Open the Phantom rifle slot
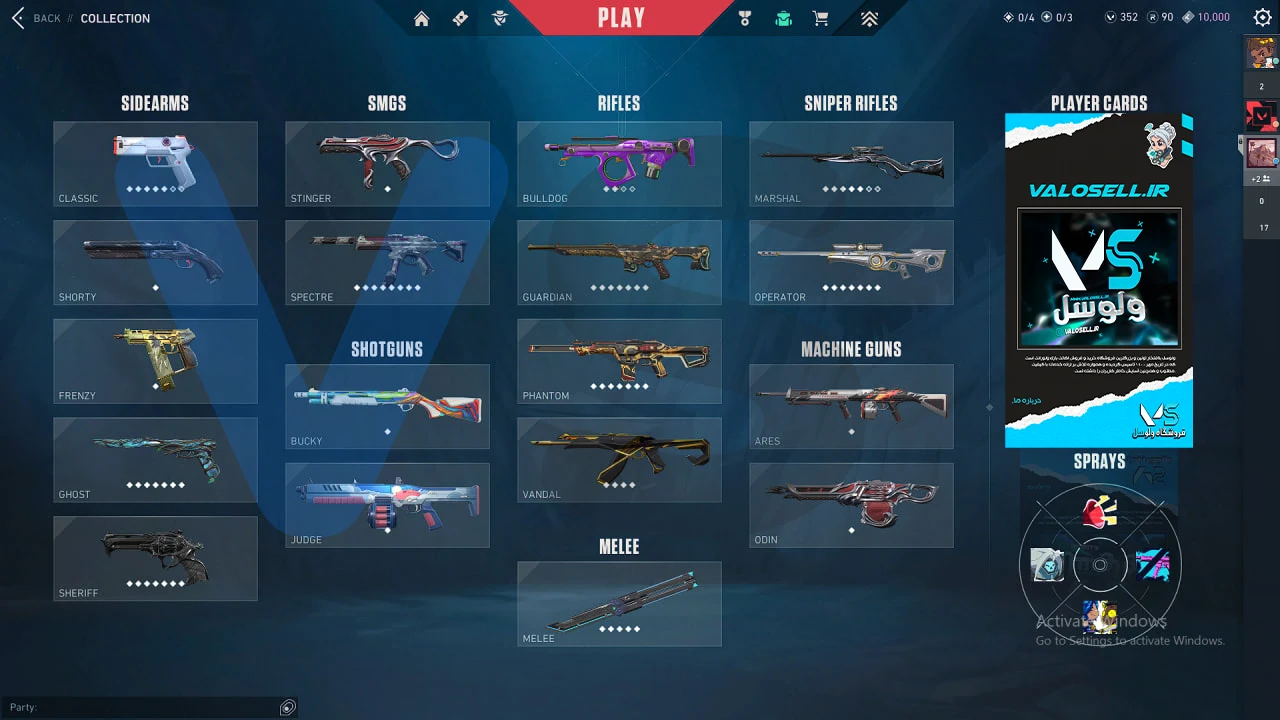This screenshot has height=720, width=1280. [619, 361]
